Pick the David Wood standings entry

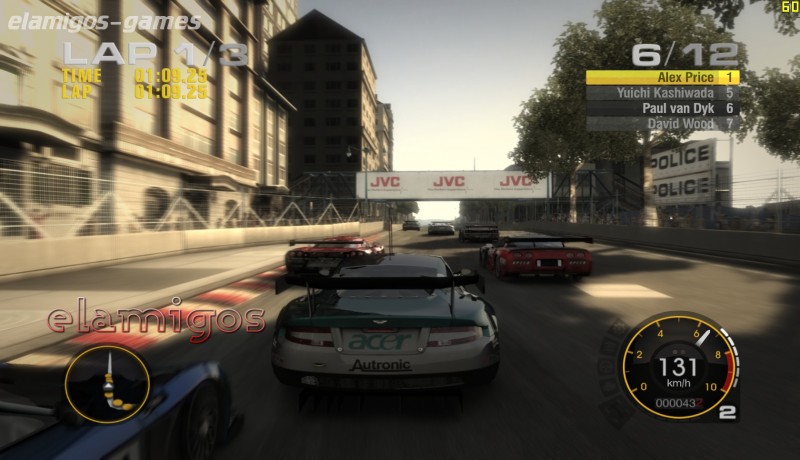662,124
